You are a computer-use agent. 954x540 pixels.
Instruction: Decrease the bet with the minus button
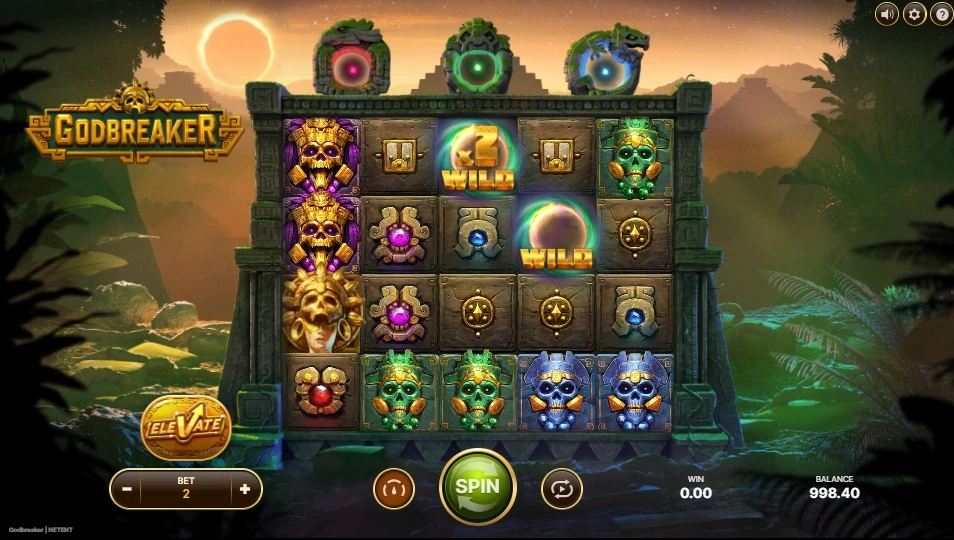[x=127, y=490]
